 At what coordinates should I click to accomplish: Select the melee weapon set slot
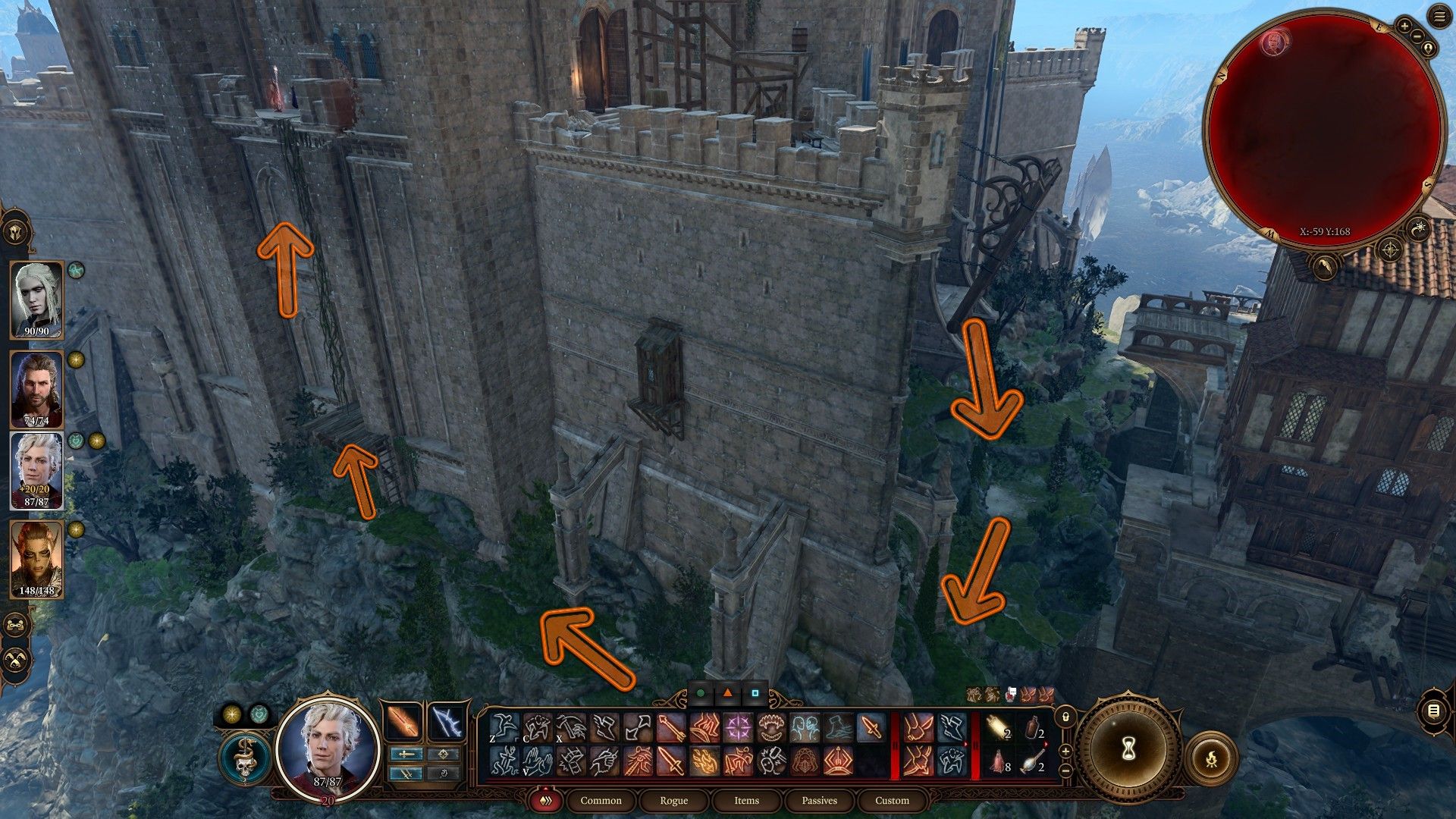tap(403, 723)
